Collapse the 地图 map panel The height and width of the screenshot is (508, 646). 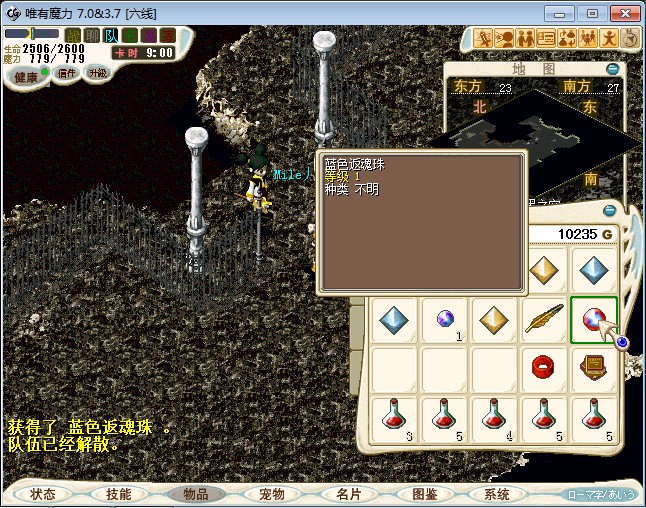pyautogui.click(x=612, y=69)
